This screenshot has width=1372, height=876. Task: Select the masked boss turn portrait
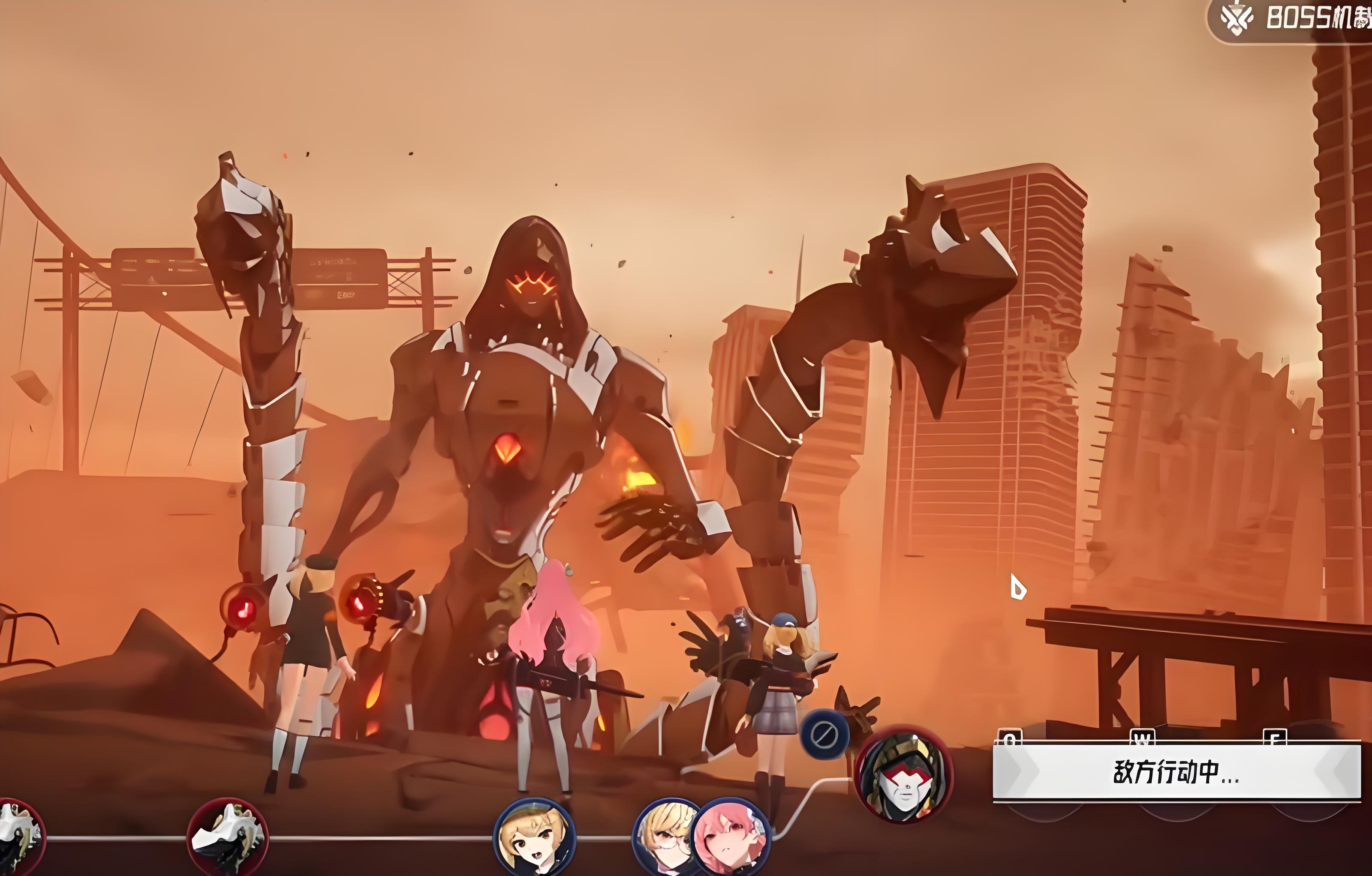pos(904,774)
